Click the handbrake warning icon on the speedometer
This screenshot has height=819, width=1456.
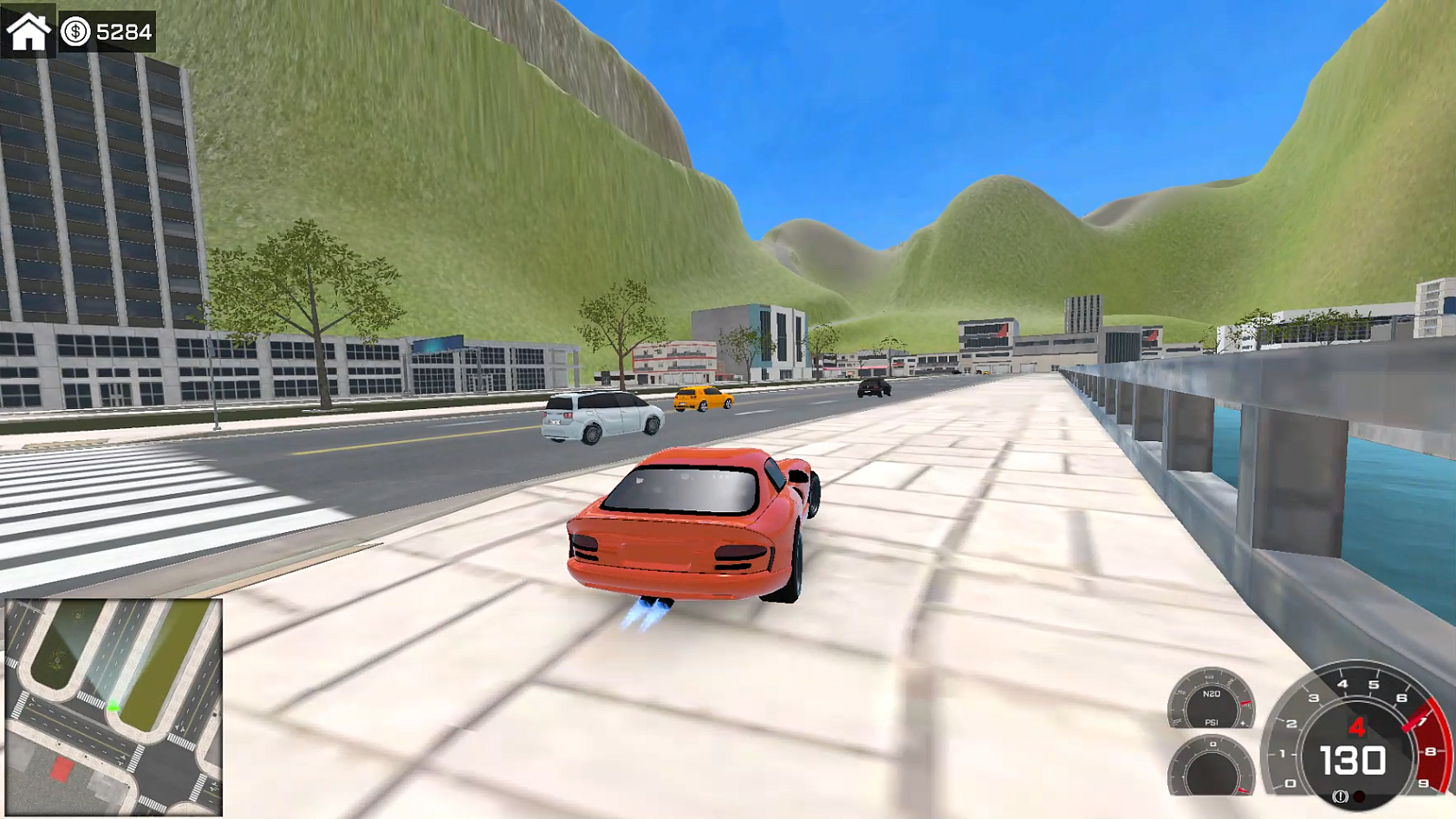[x=1340, y=797]
